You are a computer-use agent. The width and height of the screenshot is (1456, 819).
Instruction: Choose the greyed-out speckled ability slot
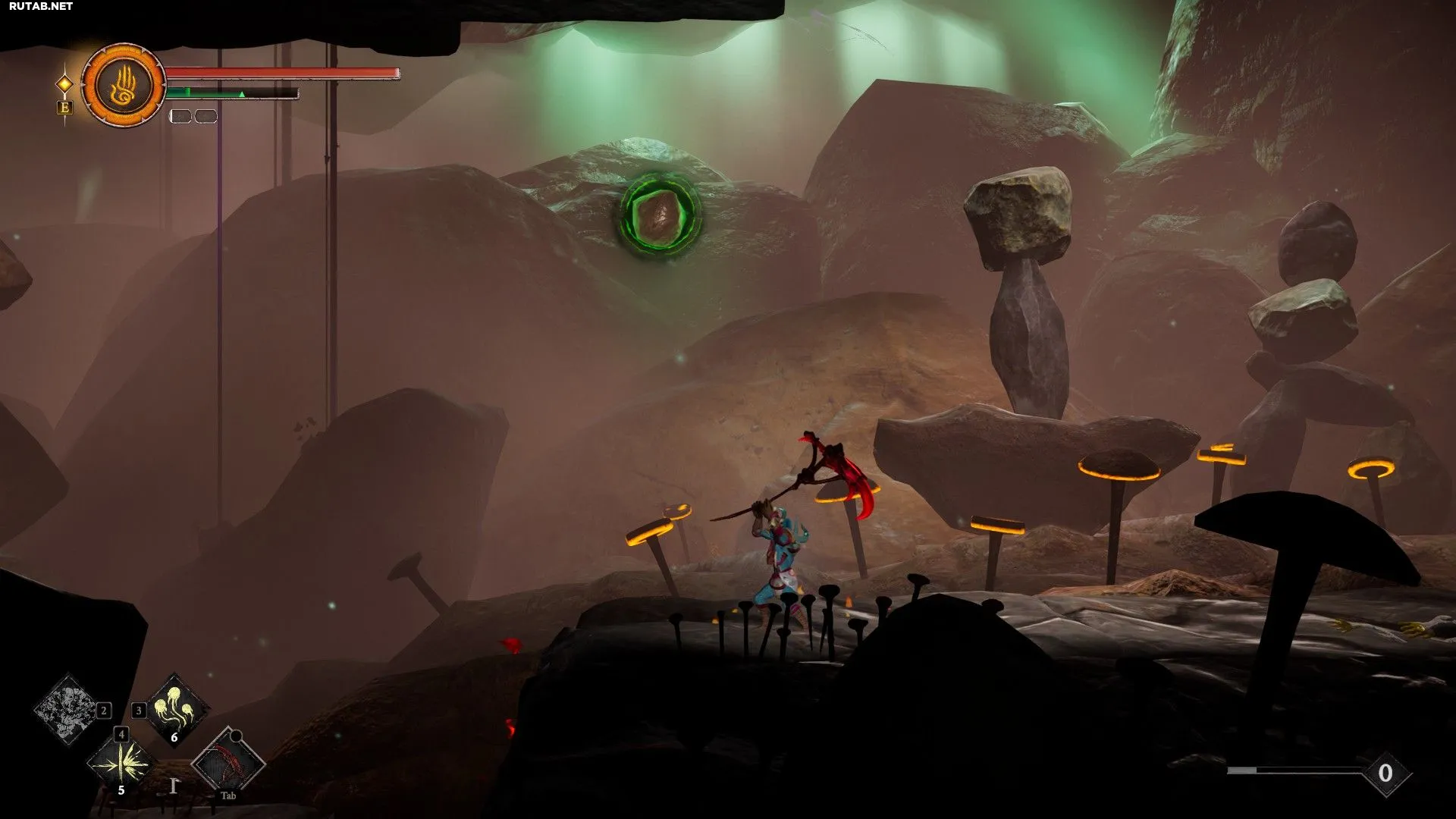click(x=68, y=710)
